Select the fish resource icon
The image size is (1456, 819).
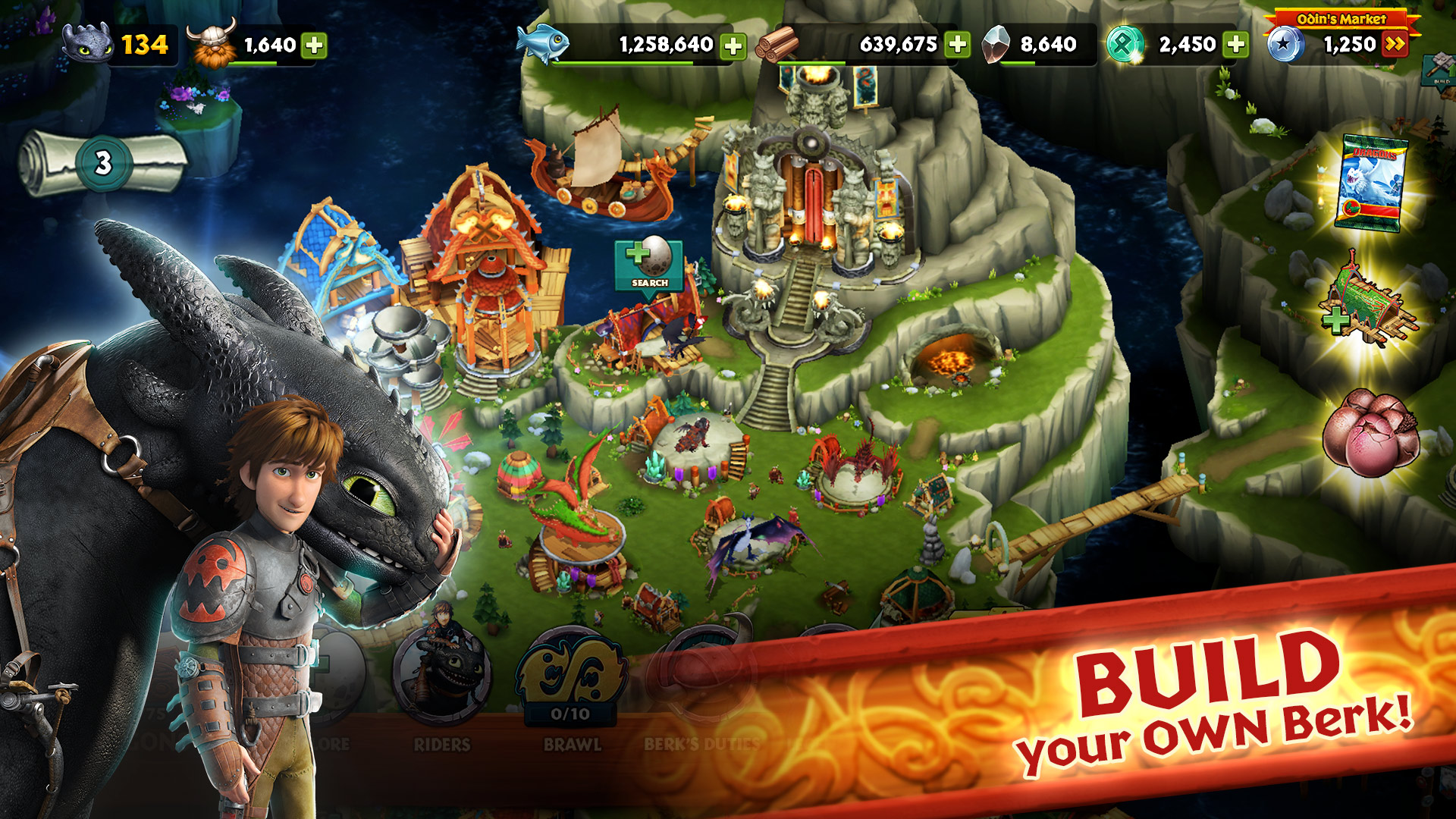[x=541, y=44]
